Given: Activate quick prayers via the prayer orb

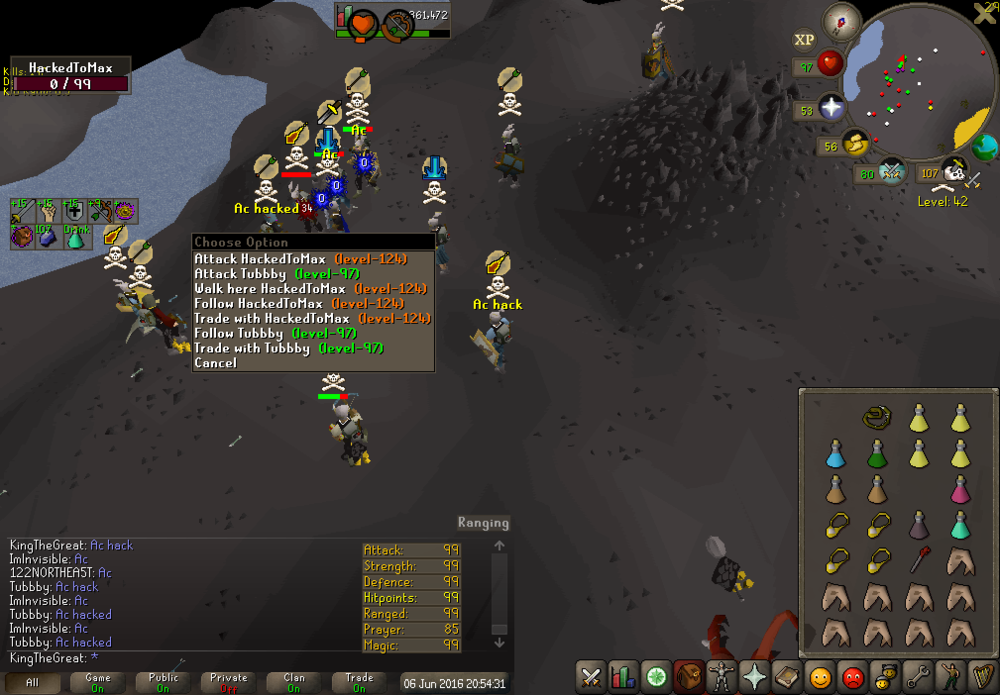Looking at the screenshot, I should tap(831, 107).
